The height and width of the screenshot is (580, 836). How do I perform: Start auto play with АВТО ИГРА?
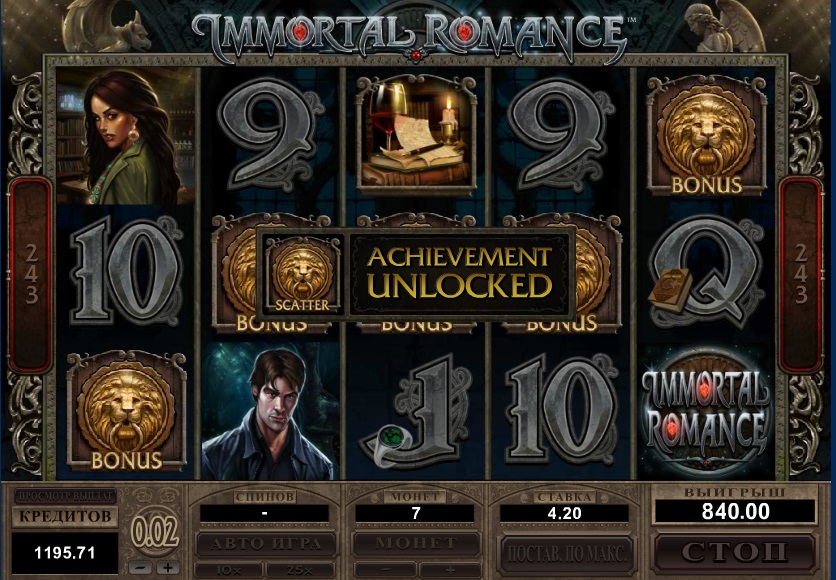click(264, 544)
